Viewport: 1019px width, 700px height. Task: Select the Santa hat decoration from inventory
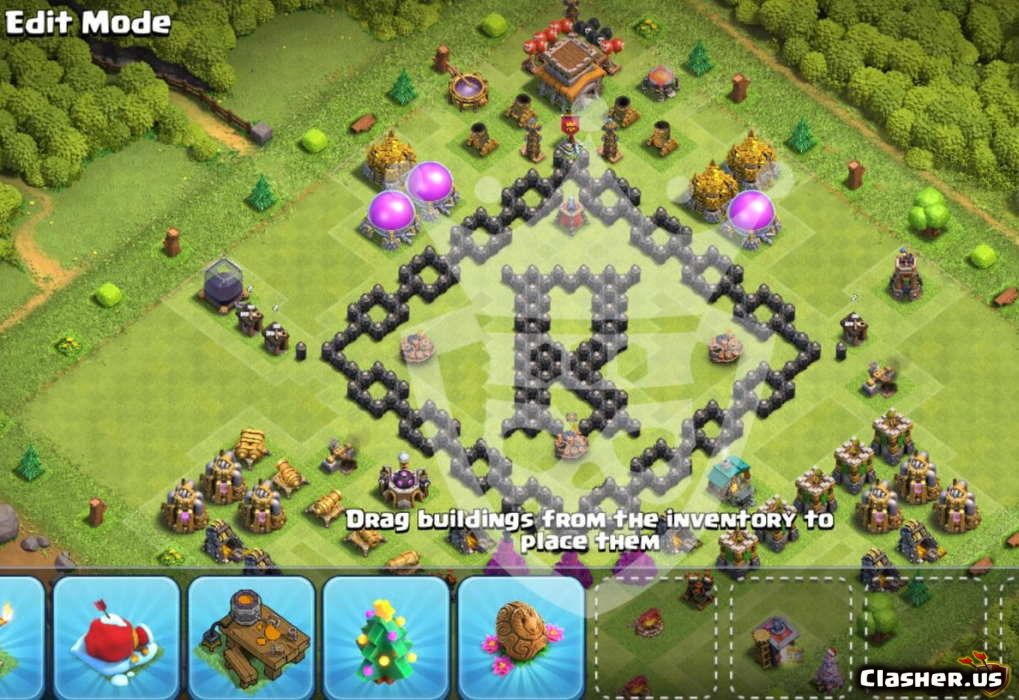coord(116,636)
